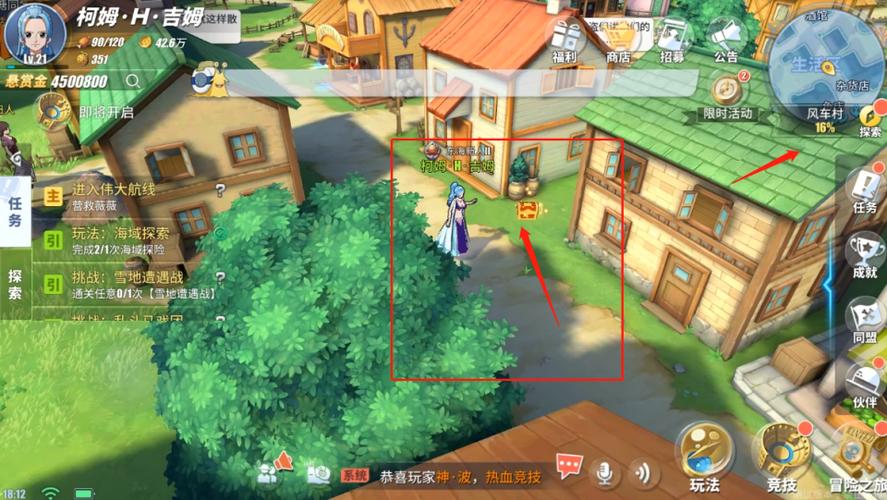The height and width of the screenshot is (500, 887).
Task: Switch to the 任务 side tab
Action: click(x=15, y=211)
